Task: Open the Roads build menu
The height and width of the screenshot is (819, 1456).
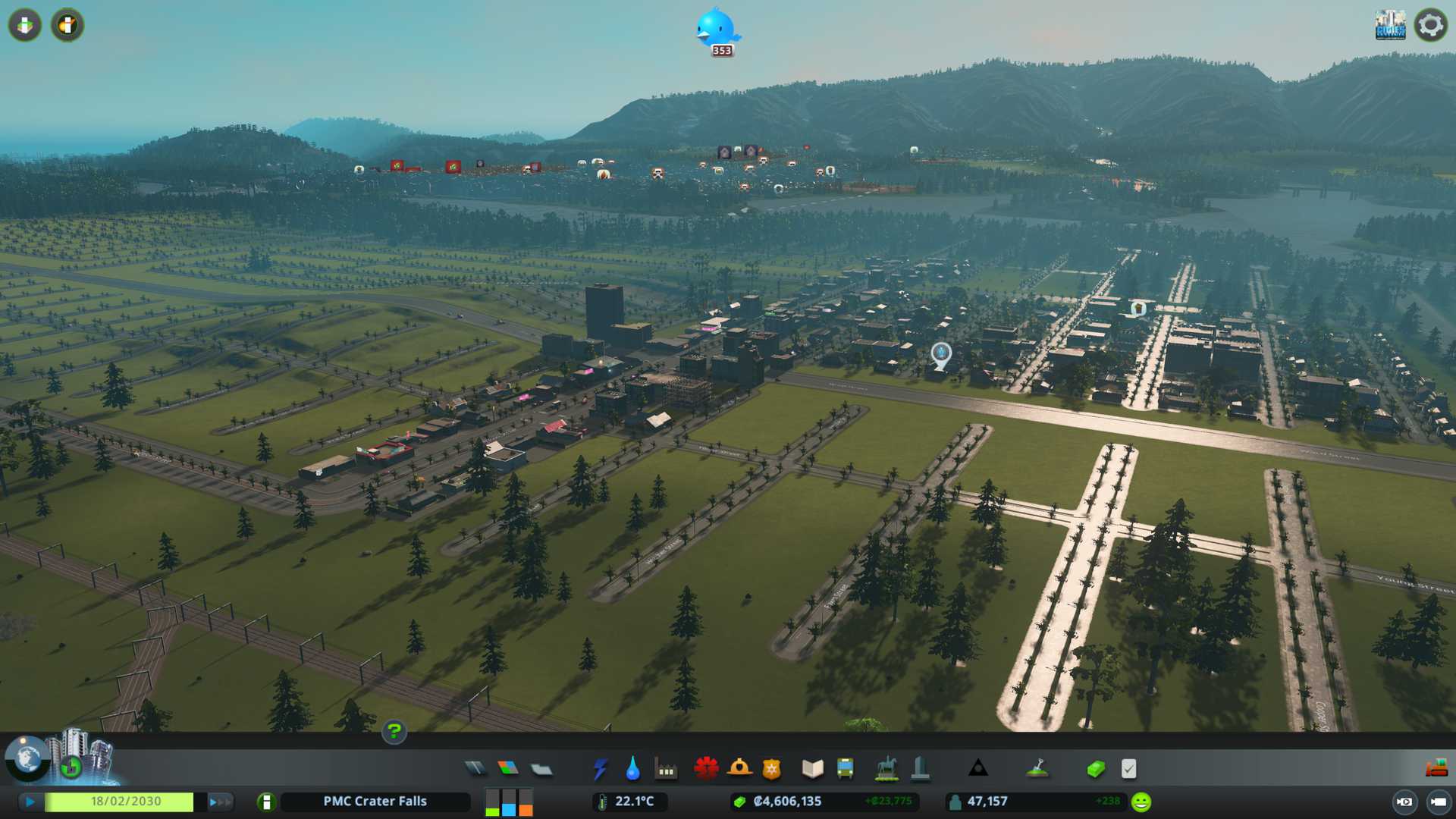Action: pyautogui.click(x=475, y=769)
